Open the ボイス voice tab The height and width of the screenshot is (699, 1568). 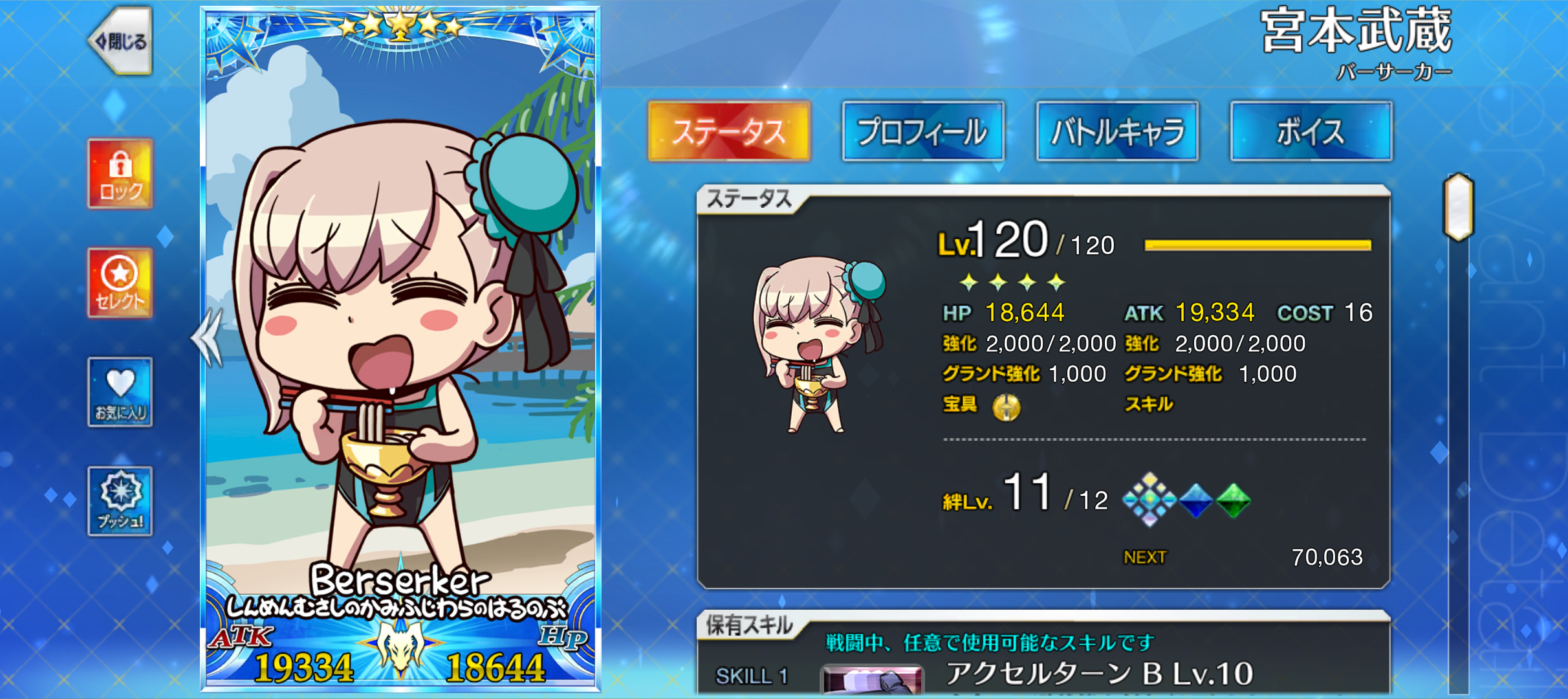[x=1311, y=129]
